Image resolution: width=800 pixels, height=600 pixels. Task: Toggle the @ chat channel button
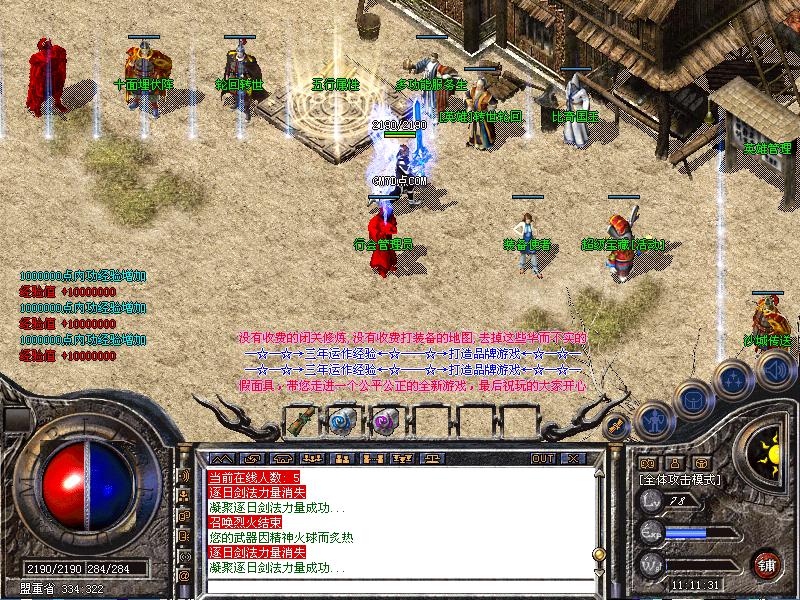coord(185,576)
